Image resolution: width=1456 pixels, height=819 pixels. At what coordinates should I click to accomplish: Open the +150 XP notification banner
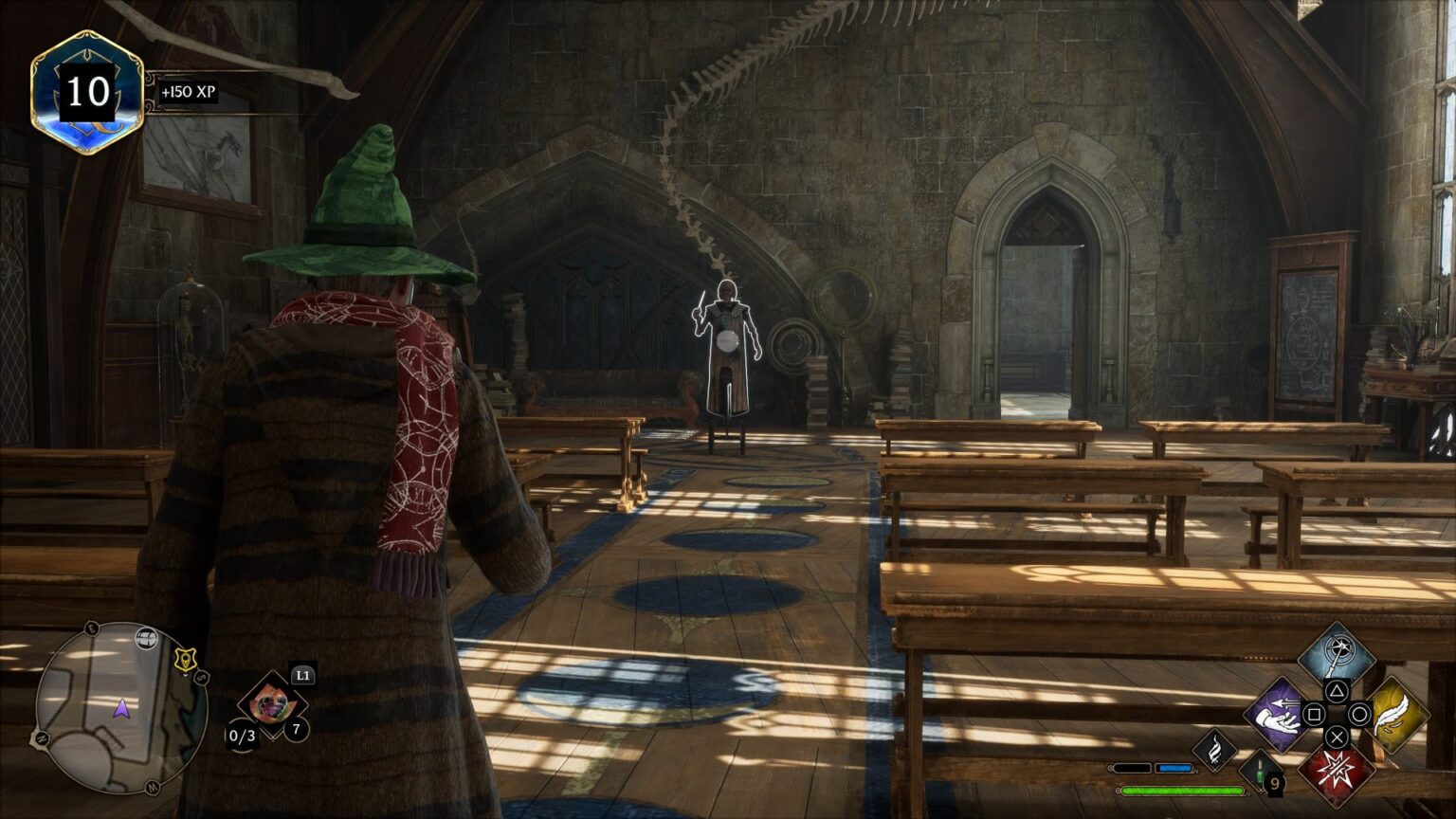click(x=190, y=93)
